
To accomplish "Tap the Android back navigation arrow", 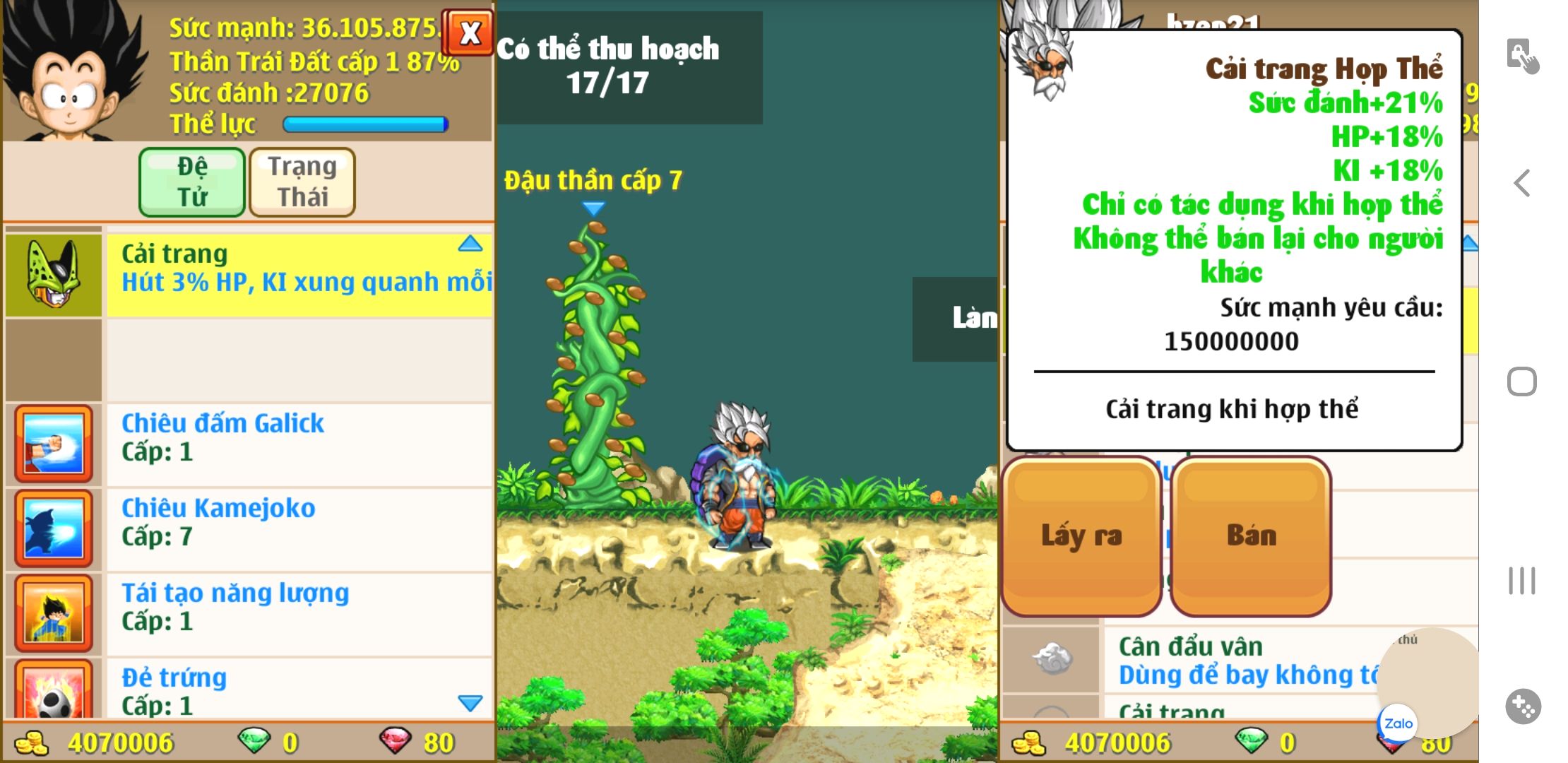I will (1521, 183).
